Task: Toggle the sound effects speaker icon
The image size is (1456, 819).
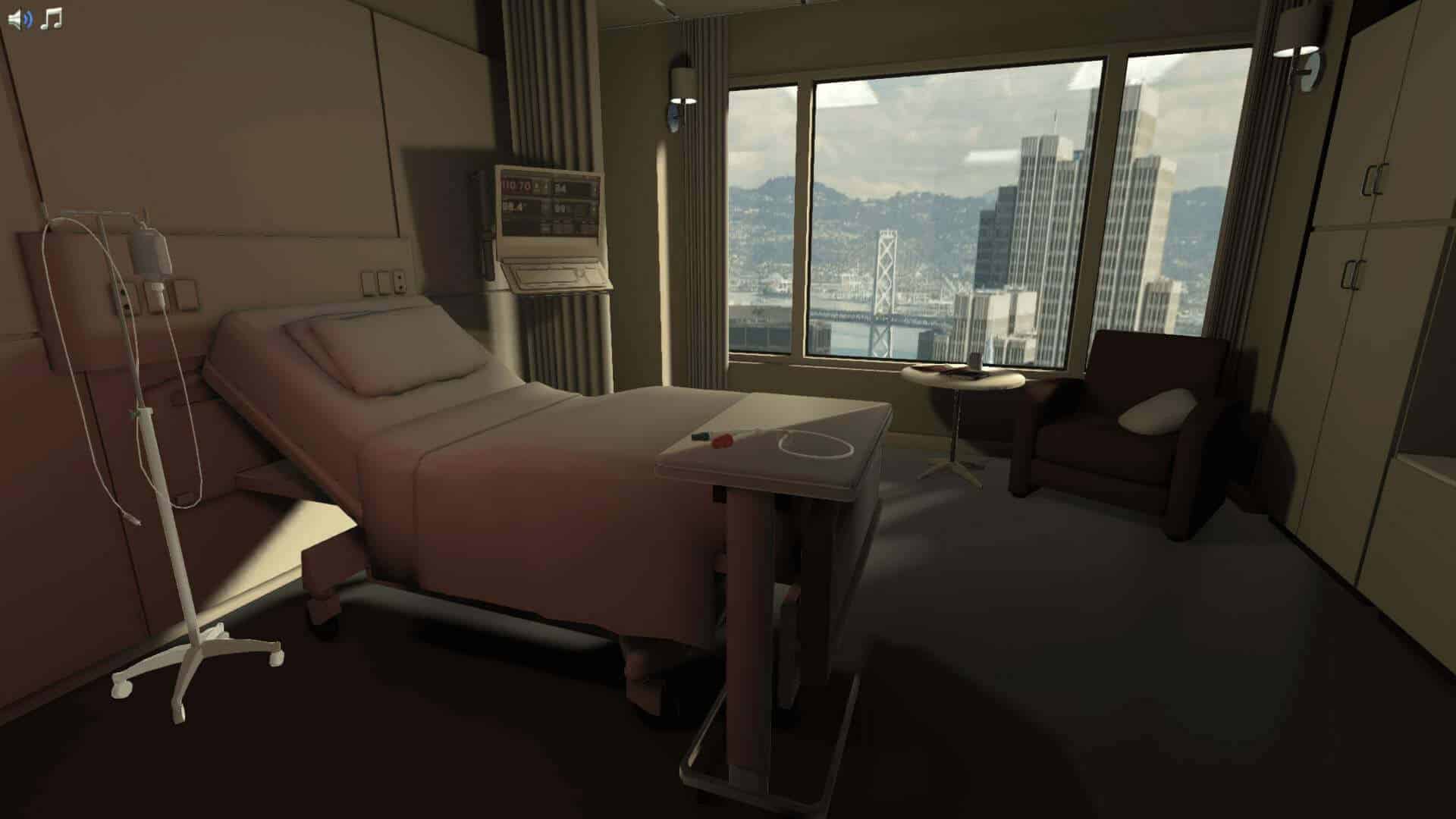Action: click(20, 20)
